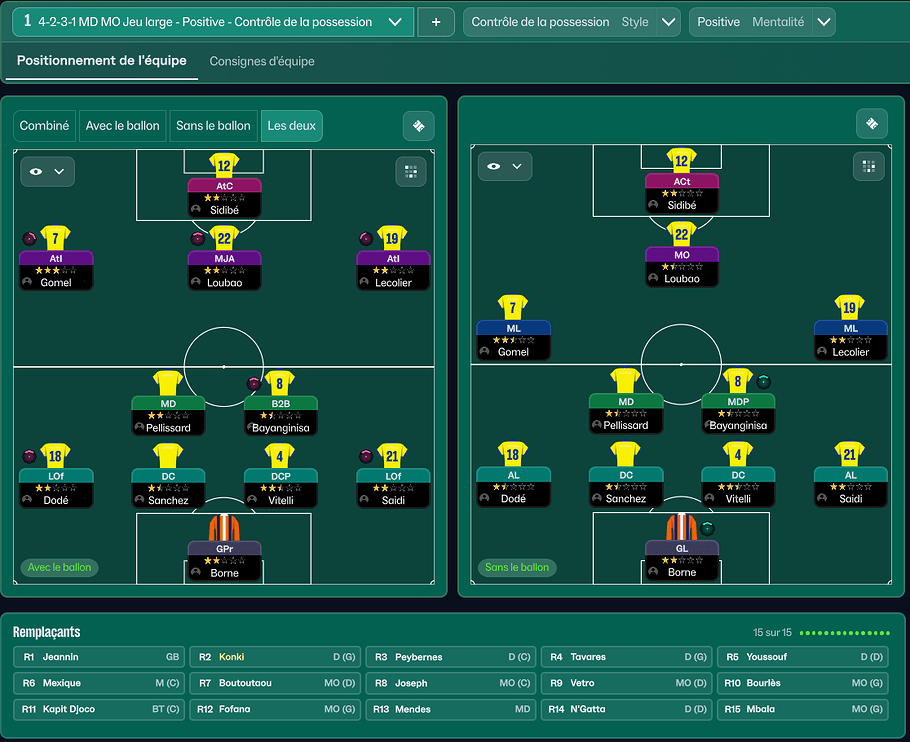Select goalkeeper Borne's GPr card
Screen dimensions: 910x742
click(224, 560)
